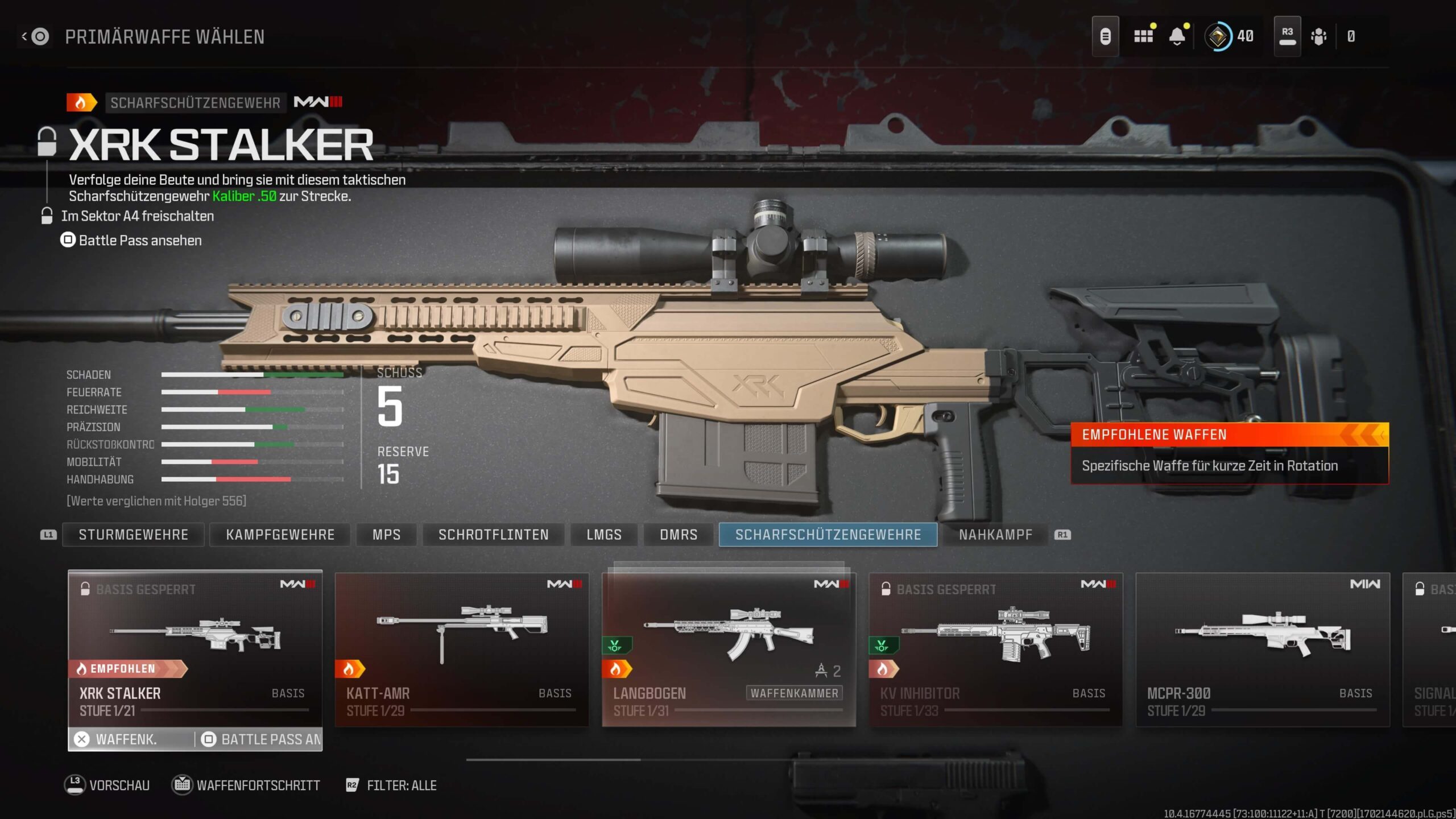Open the social party icon
Viewport: 1456px width, 819px height.
pyautogui.click(x=1318, y=36)
